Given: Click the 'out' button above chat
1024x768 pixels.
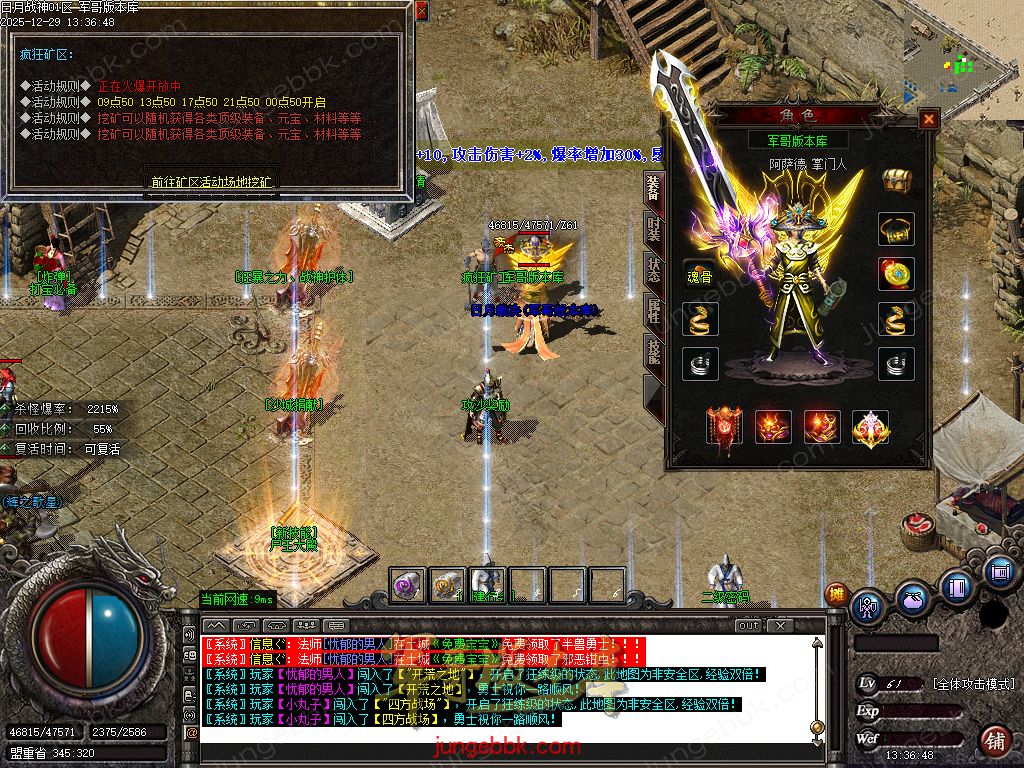Looking at the screenshot, I should point(749,625).
